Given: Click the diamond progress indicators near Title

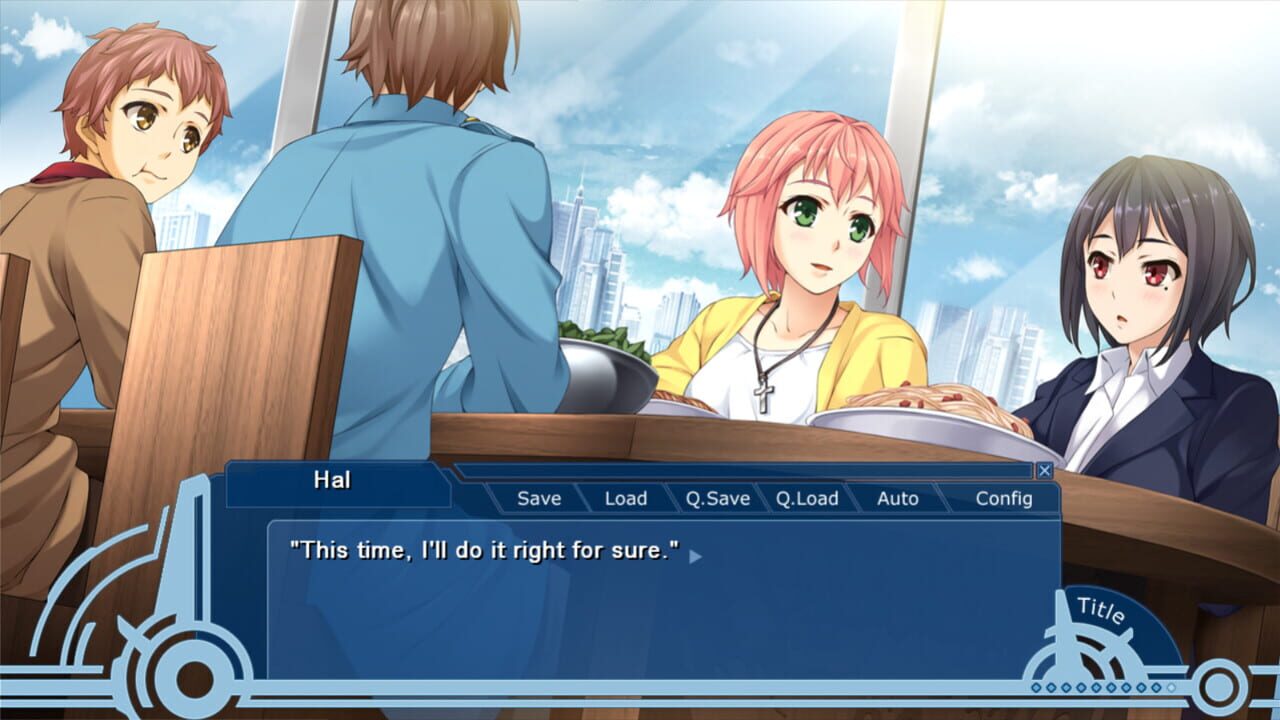Looking at the screenshot, I should [x=1100, y=687].
